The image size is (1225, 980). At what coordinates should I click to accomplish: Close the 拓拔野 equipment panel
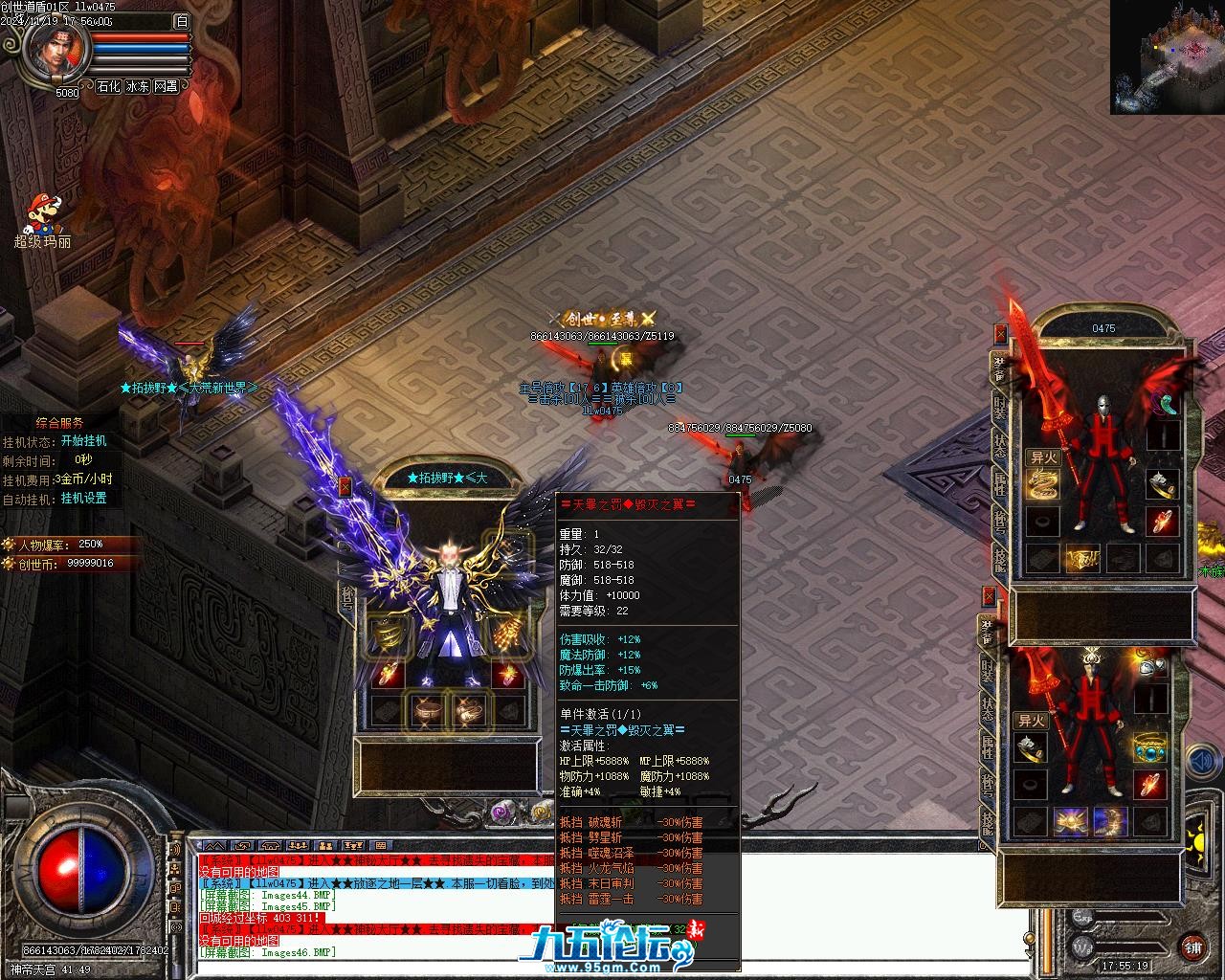345,486
